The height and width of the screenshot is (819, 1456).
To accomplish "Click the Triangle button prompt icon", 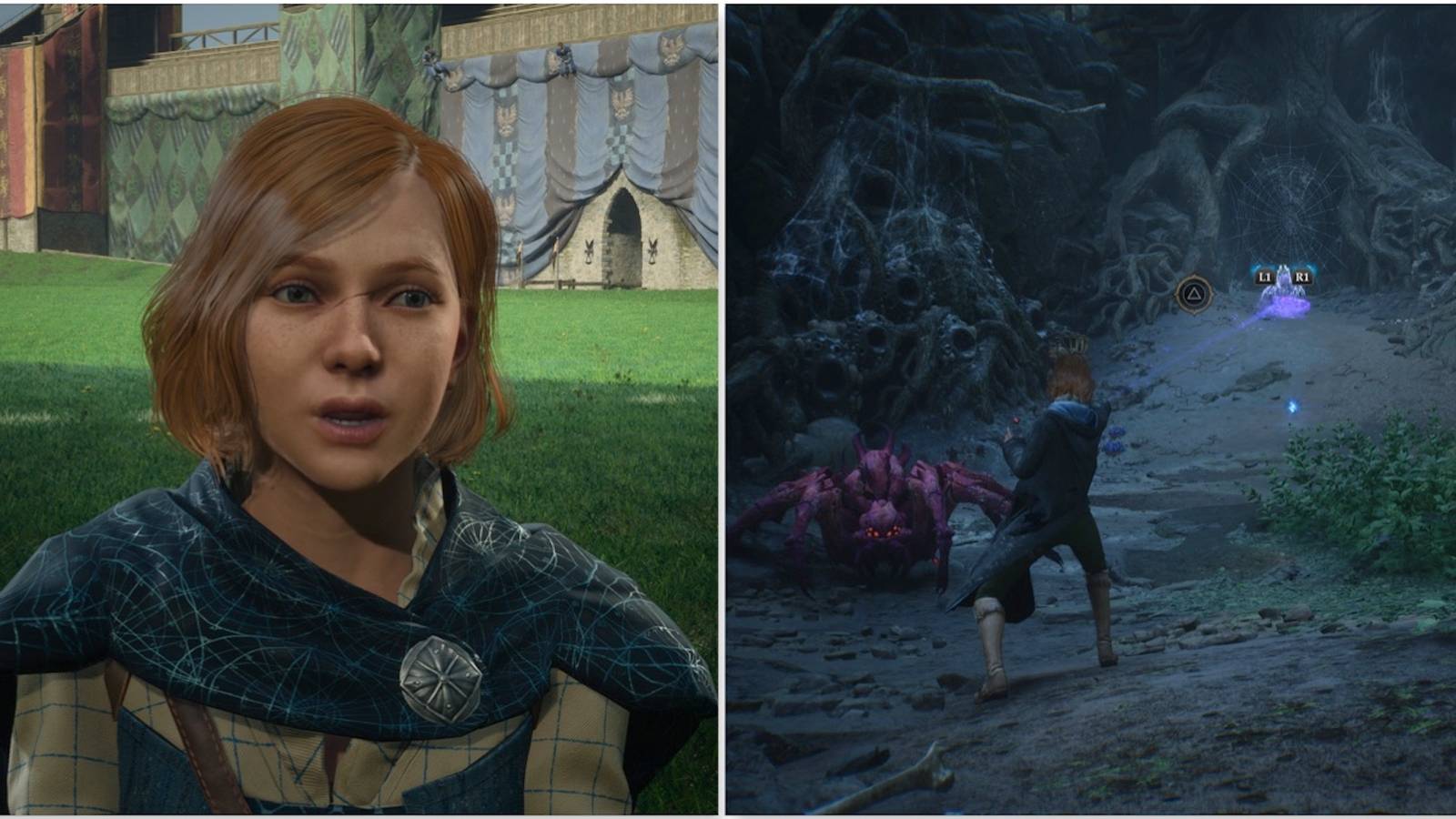I will [1196, 294].
